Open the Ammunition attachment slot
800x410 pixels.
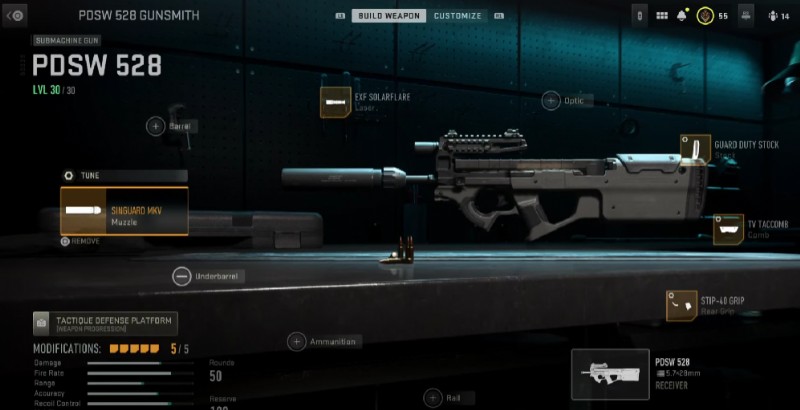coord(296,342)
